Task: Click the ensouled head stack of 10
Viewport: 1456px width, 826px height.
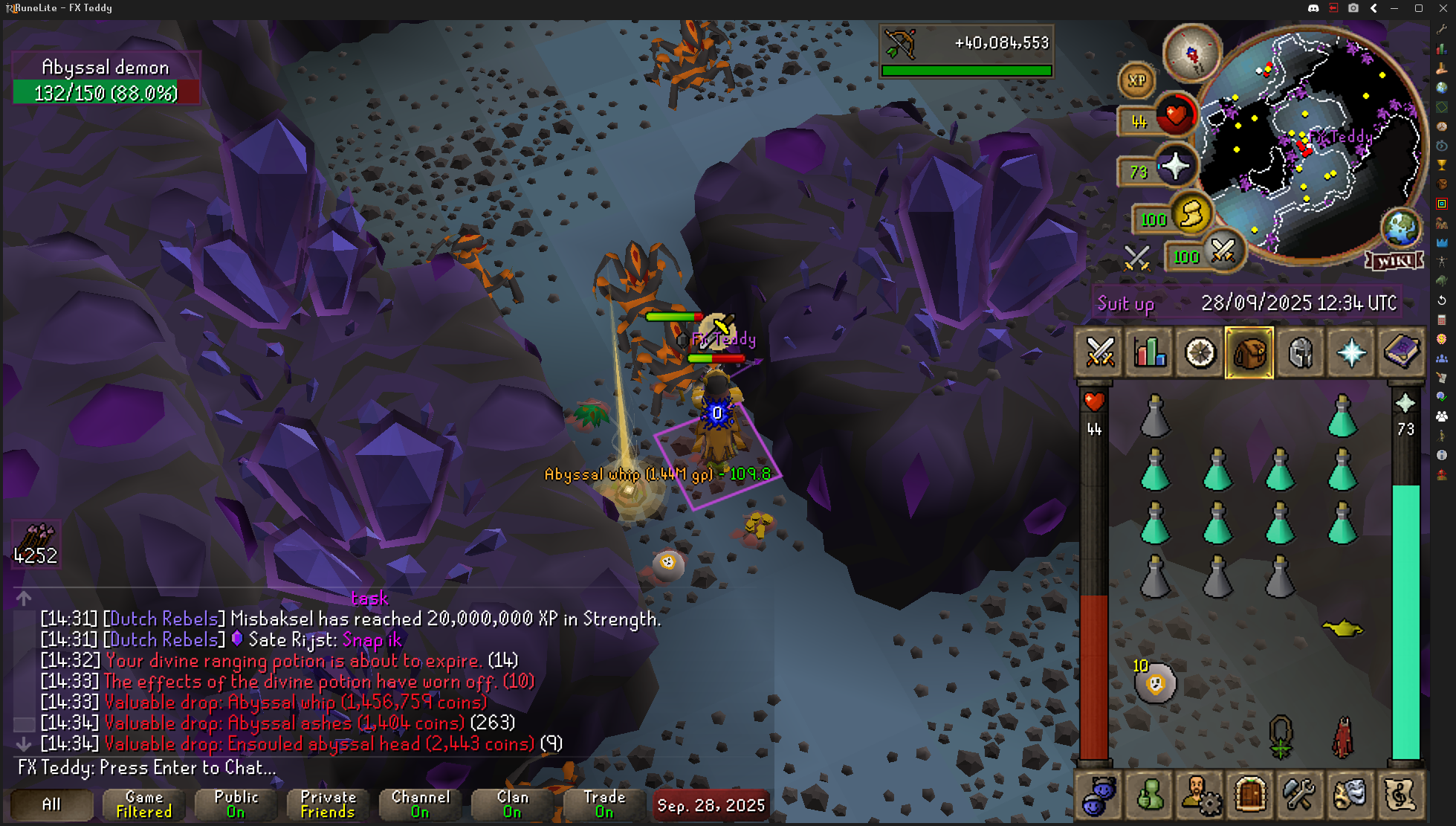Action: click(x=1155, y=683)
